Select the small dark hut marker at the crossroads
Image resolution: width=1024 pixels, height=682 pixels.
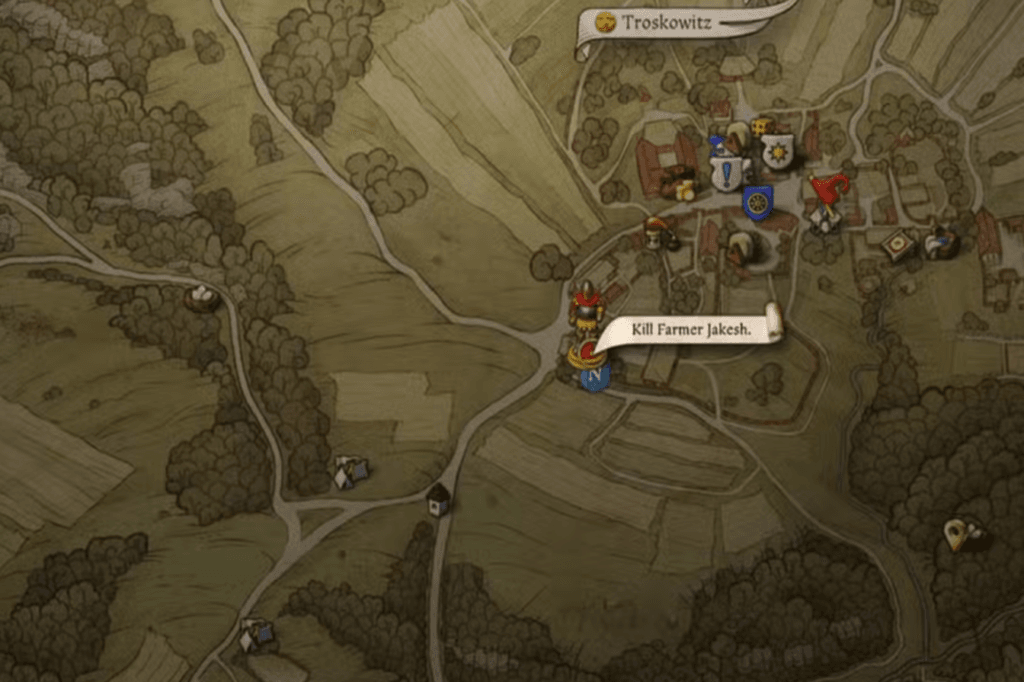tap(438, 497)
